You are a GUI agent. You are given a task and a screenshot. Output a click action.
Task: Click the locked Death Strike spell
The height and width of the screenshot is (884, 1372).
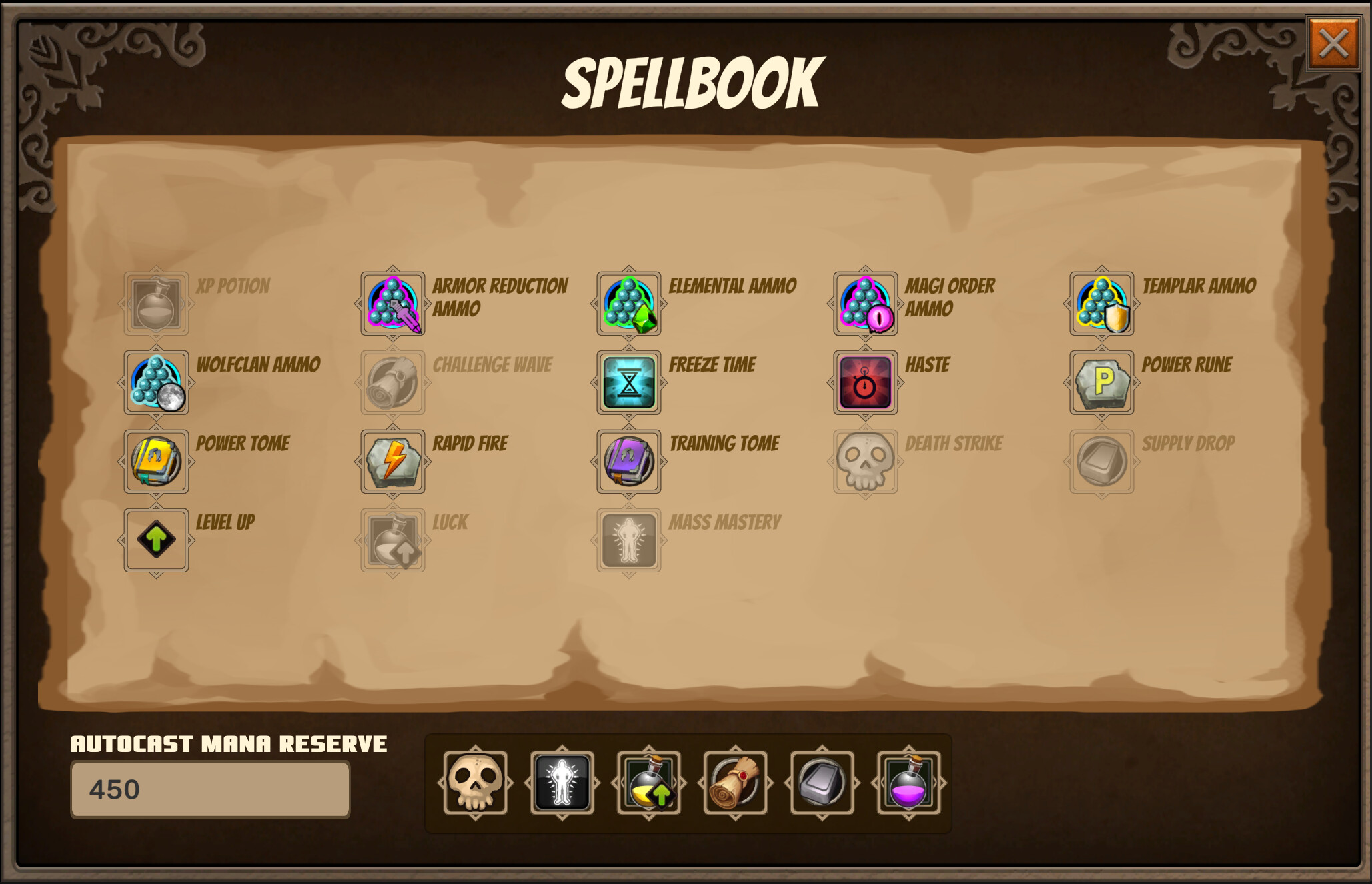click(x=864, y=462)
